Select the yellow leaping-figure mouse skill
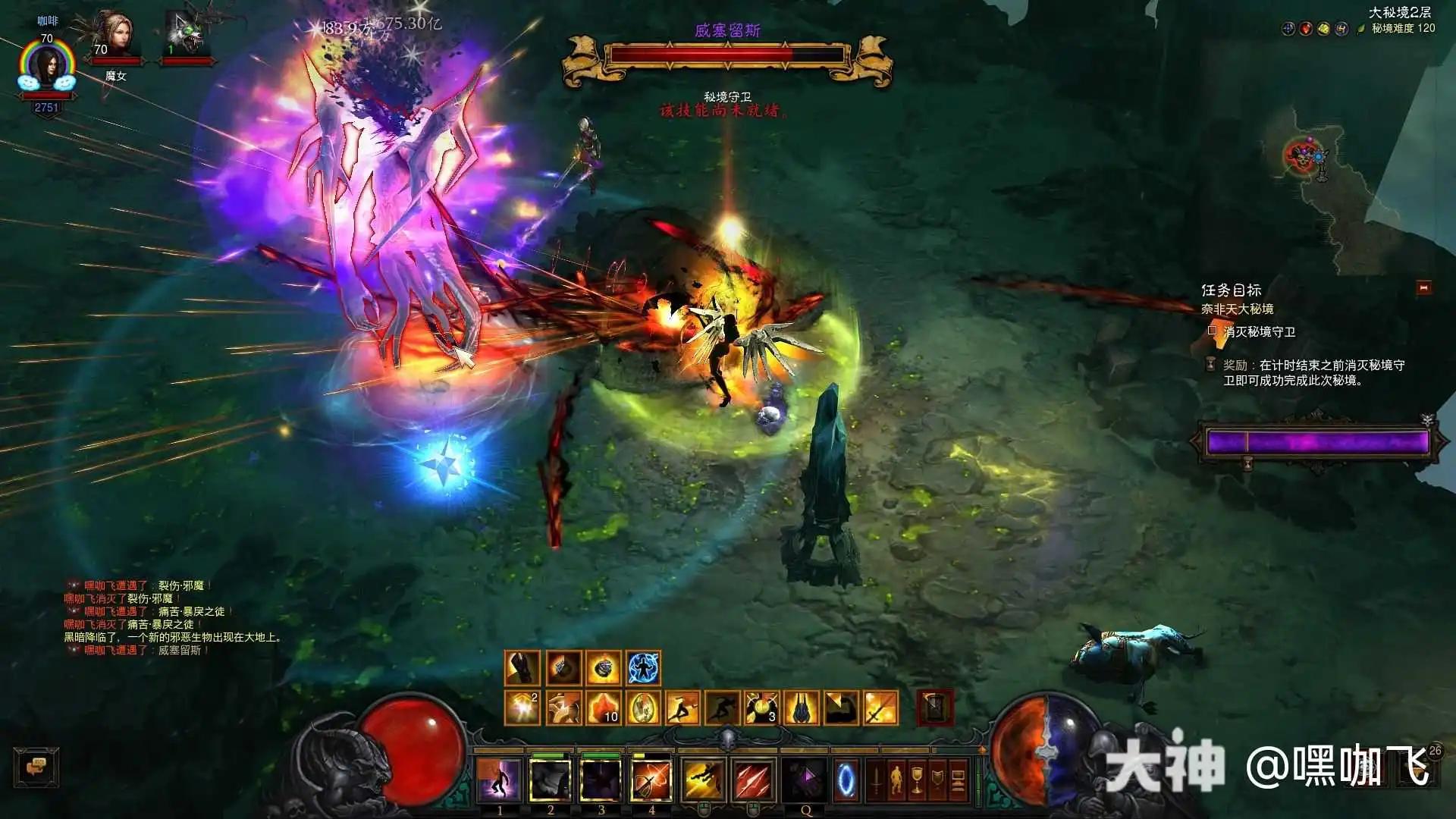This screenshot has width=1456, height=819. coord(703,780)
